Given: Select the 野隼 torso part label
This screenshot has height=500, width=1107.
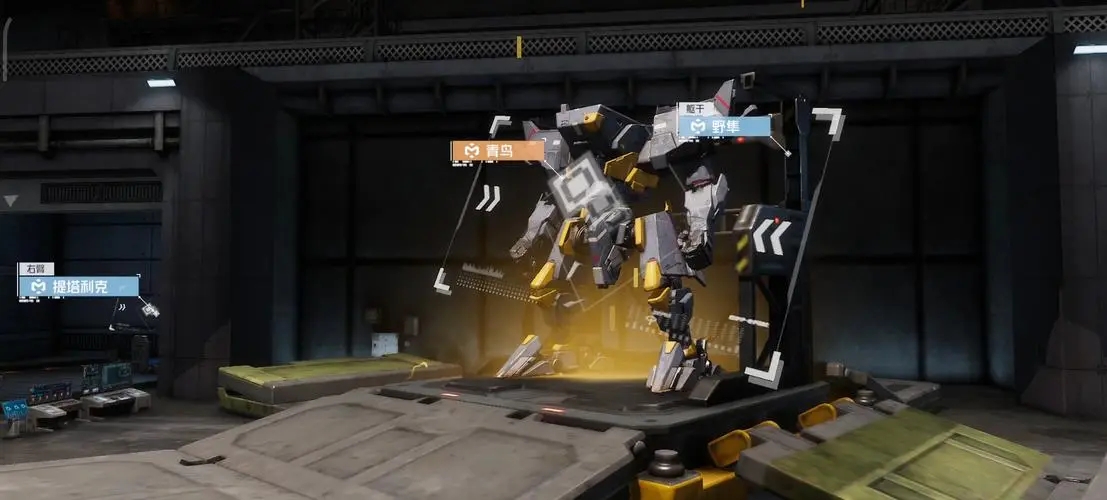Looking at the screenshot, I should [724, 127].
